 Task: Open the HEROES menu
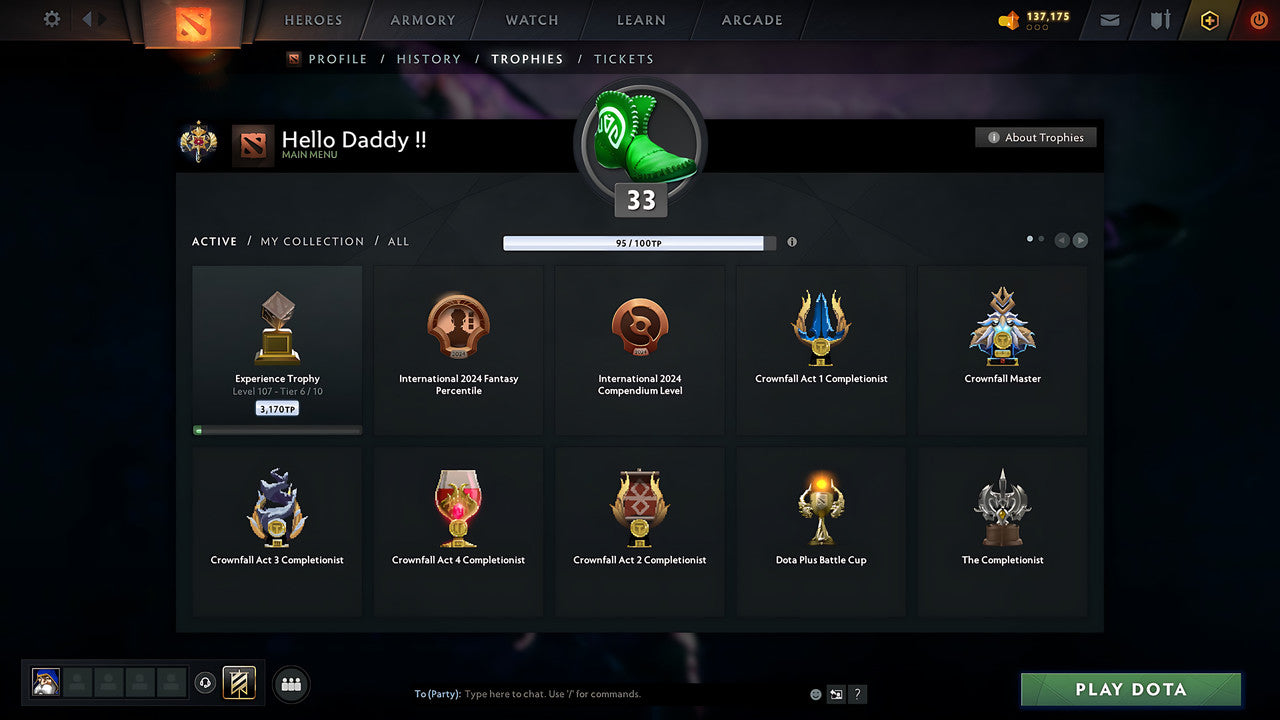coord(313,20)
